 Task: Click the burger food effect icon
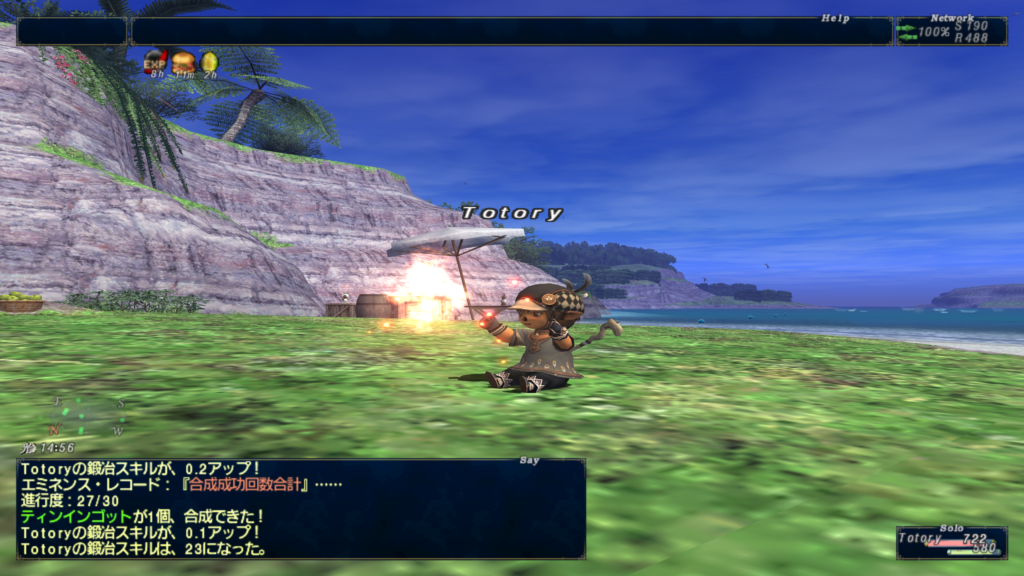[x=183, y=62]
